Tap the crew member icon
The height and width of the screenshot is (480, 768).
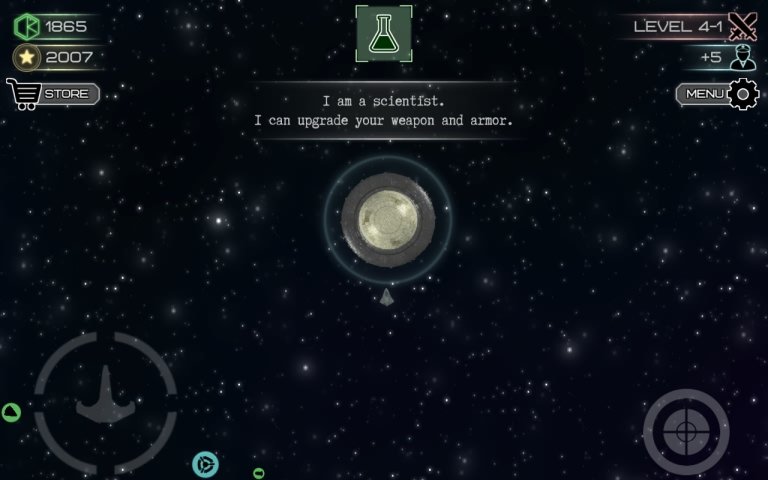pos(742,57)
